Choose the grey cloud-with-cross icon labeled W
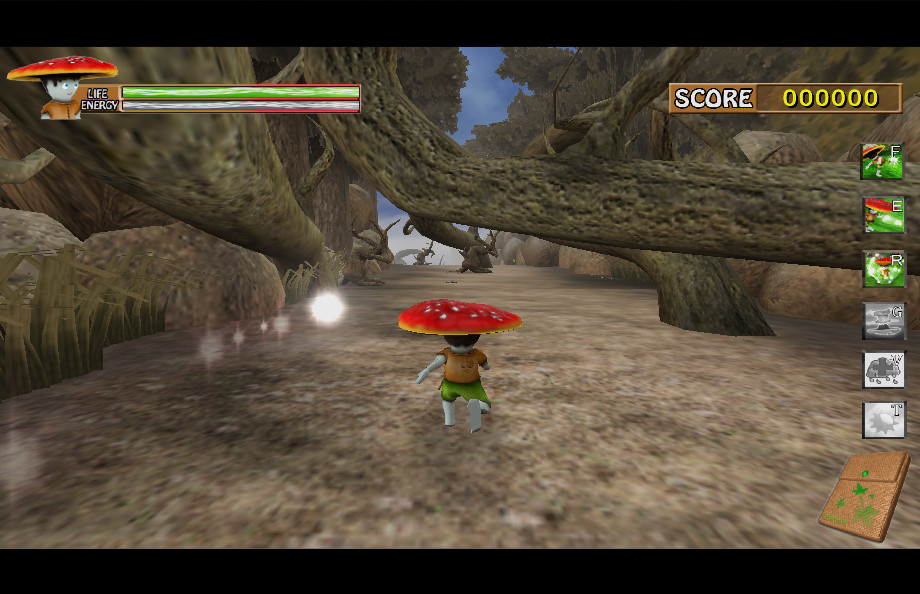 883,370
